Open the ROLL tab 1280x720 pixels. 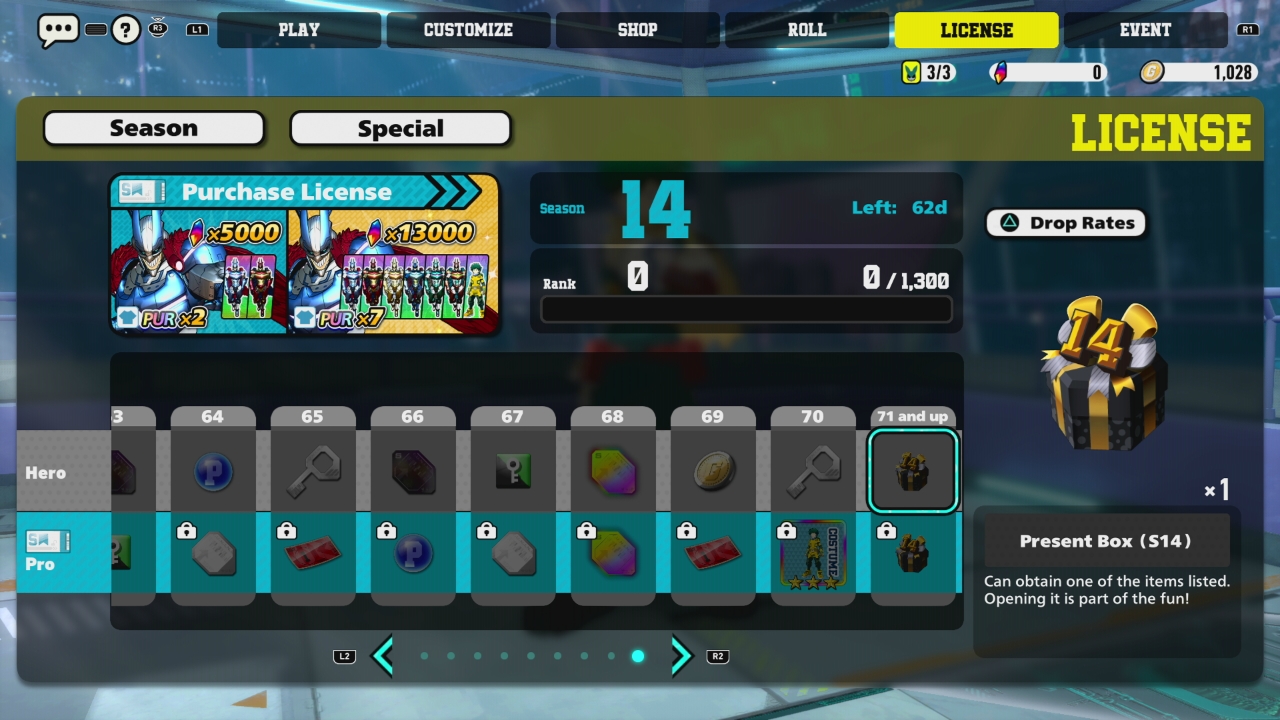tap(806, 30)
